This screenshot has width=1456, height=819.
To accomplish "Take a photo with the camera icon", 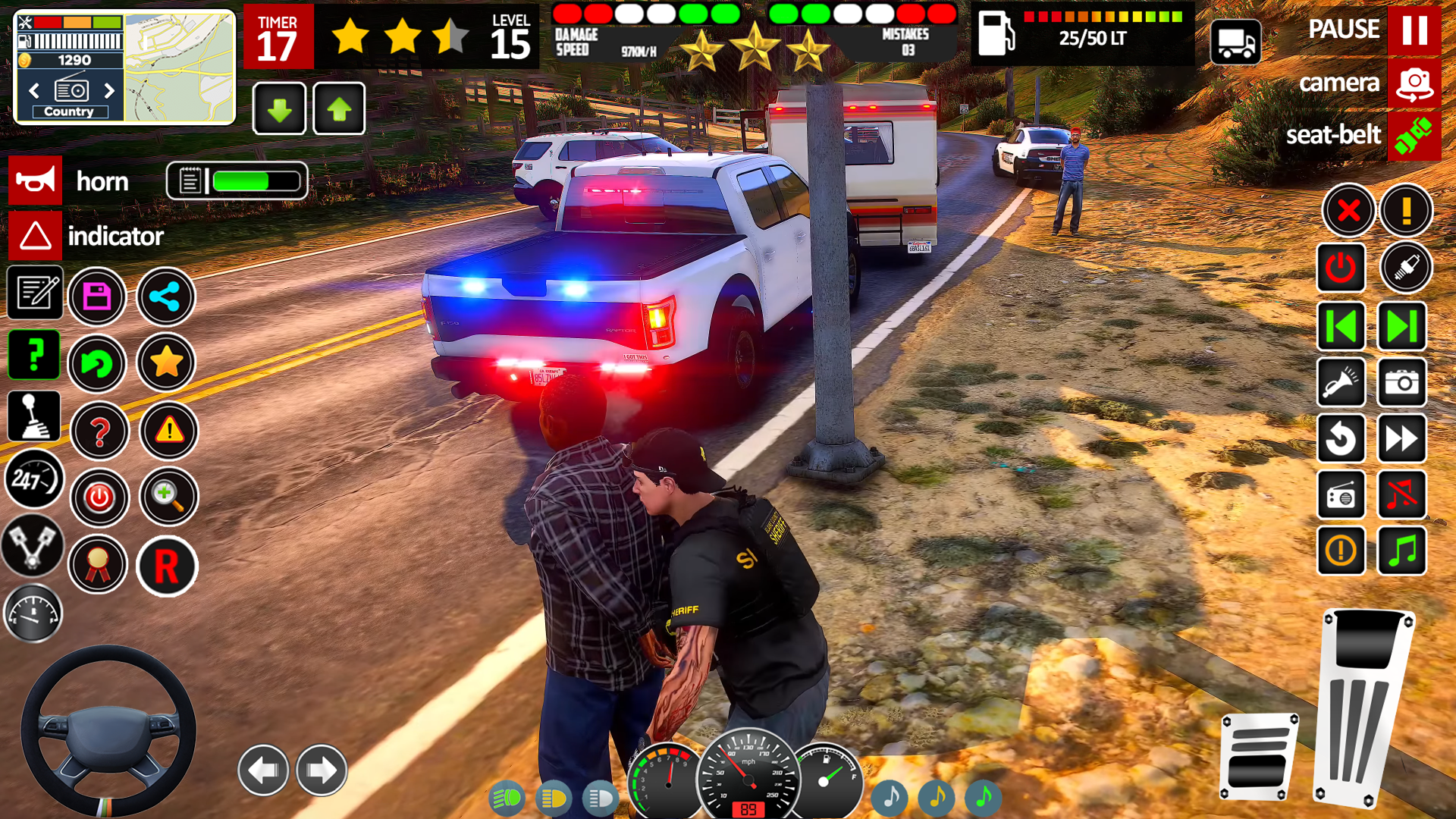I will [1401, 382].
